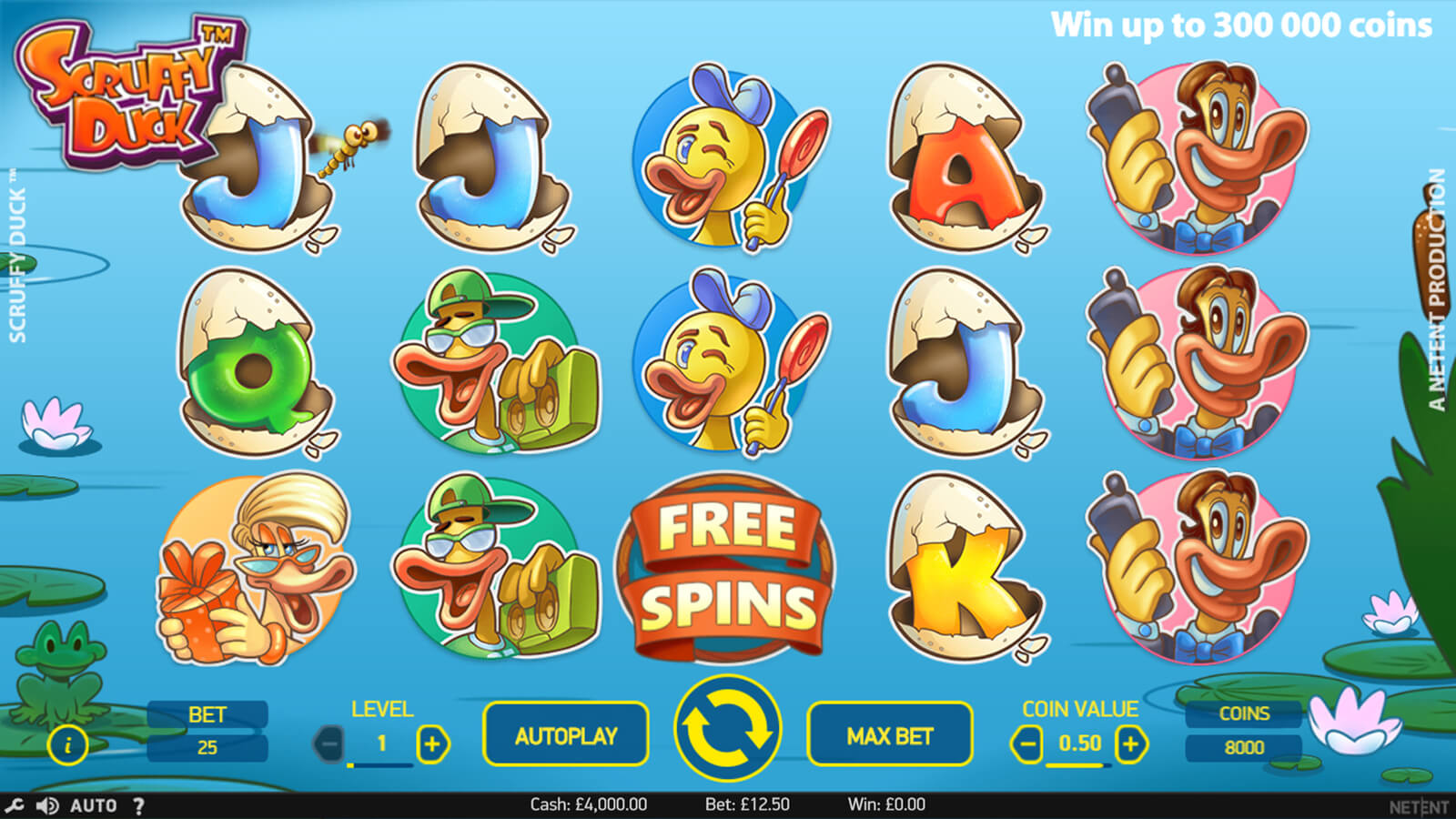Raise the coin value
Viewport: 1456px width, 819px height.
click(1130, 744)
